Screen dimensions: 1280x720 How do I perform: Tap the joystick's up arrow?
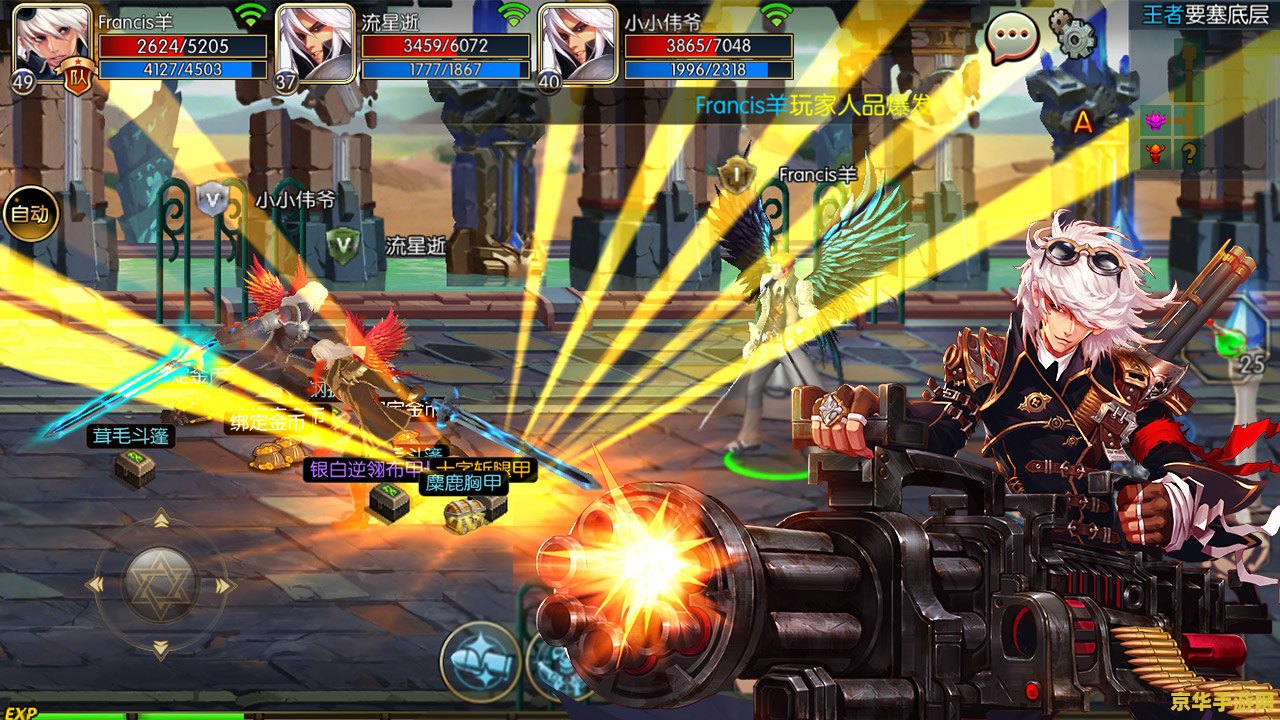point(160,518)
